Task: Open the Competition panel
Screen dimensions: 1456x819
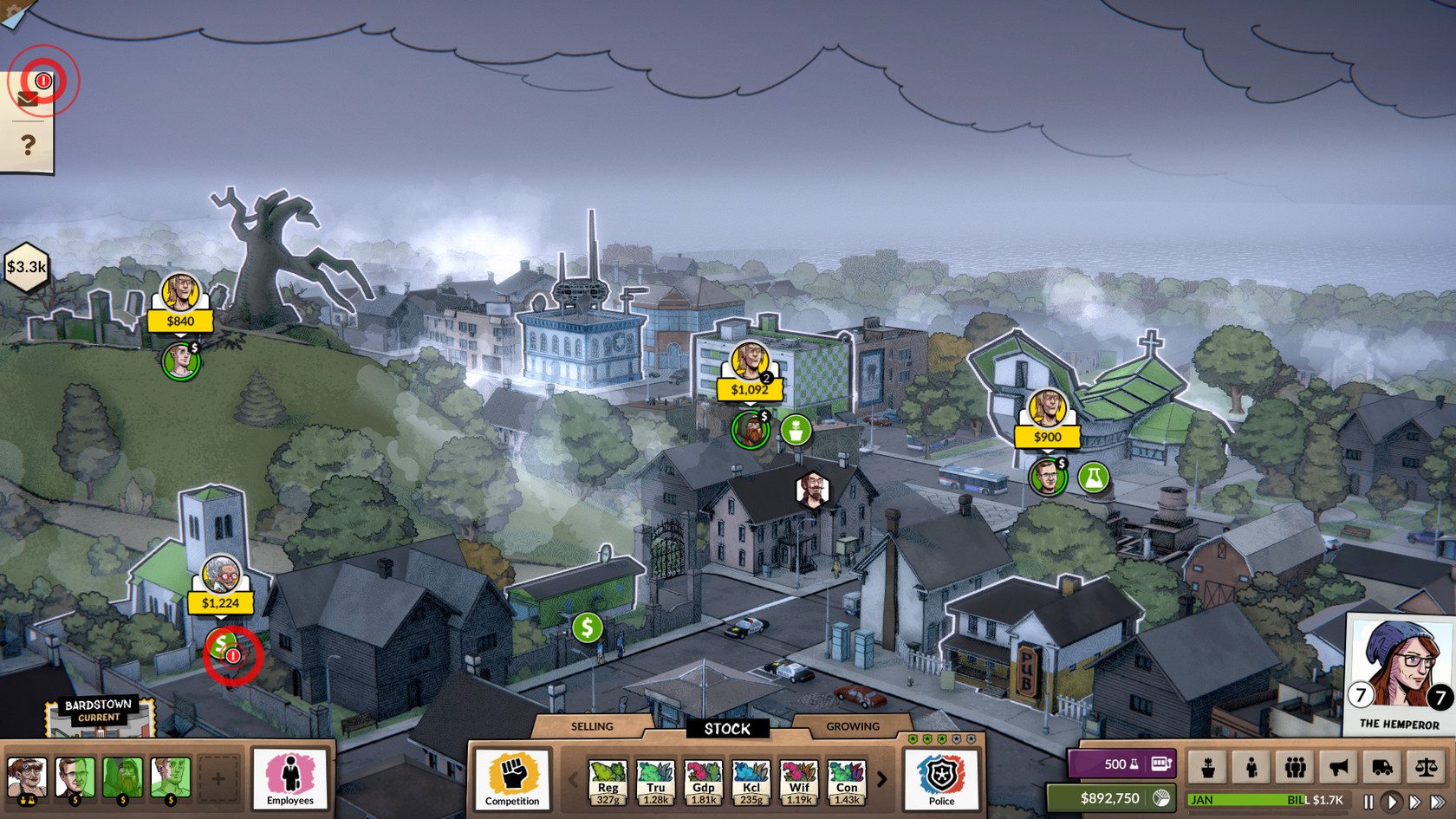Action: (512, 778)
